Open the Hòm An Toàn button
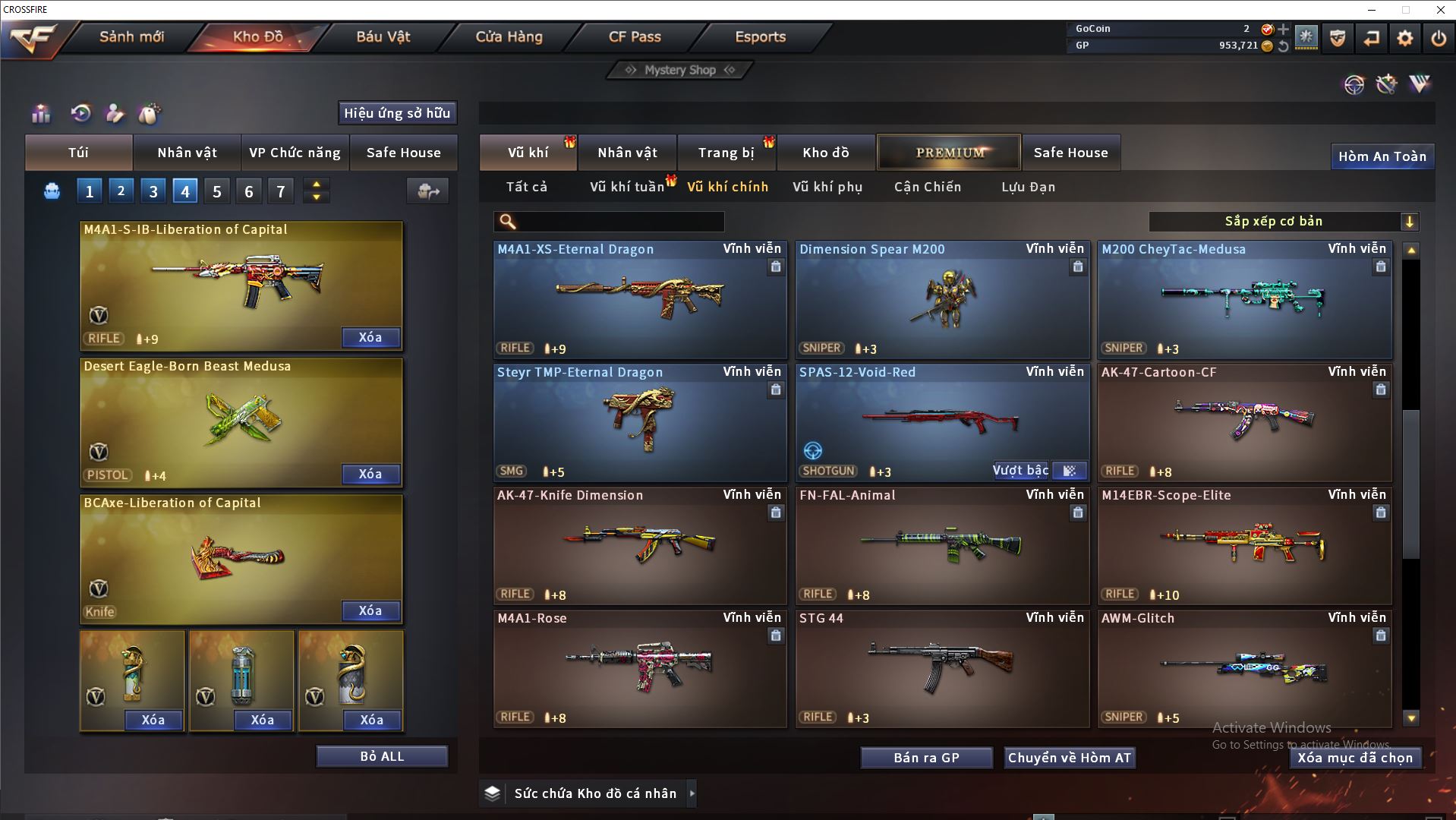Image resolution: width=1456 pixels, height=820 pixels. pyautogui.click(x=1382, y=156)
